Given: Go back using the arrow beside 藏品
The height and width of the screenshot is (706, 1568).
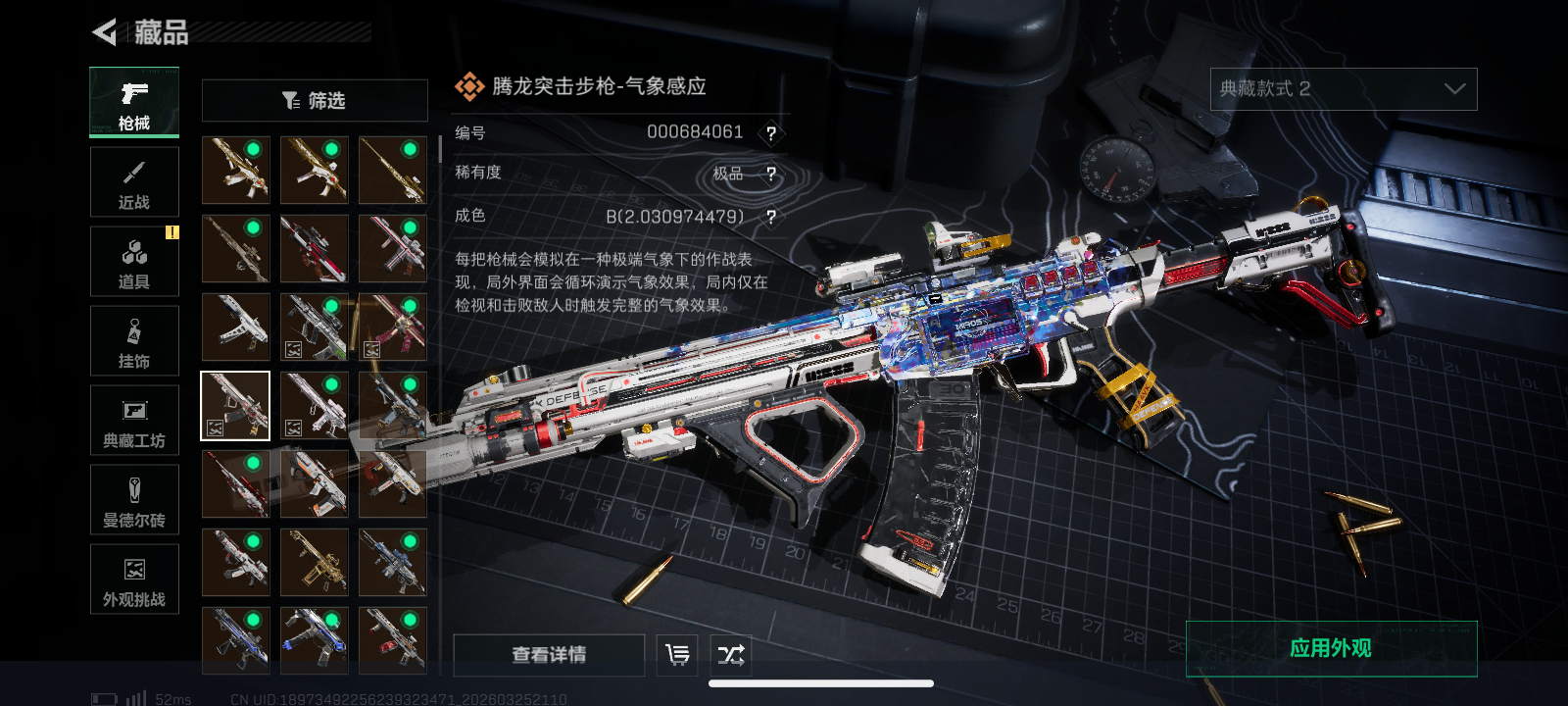Looking at the screenshot, I should (105, 32).
